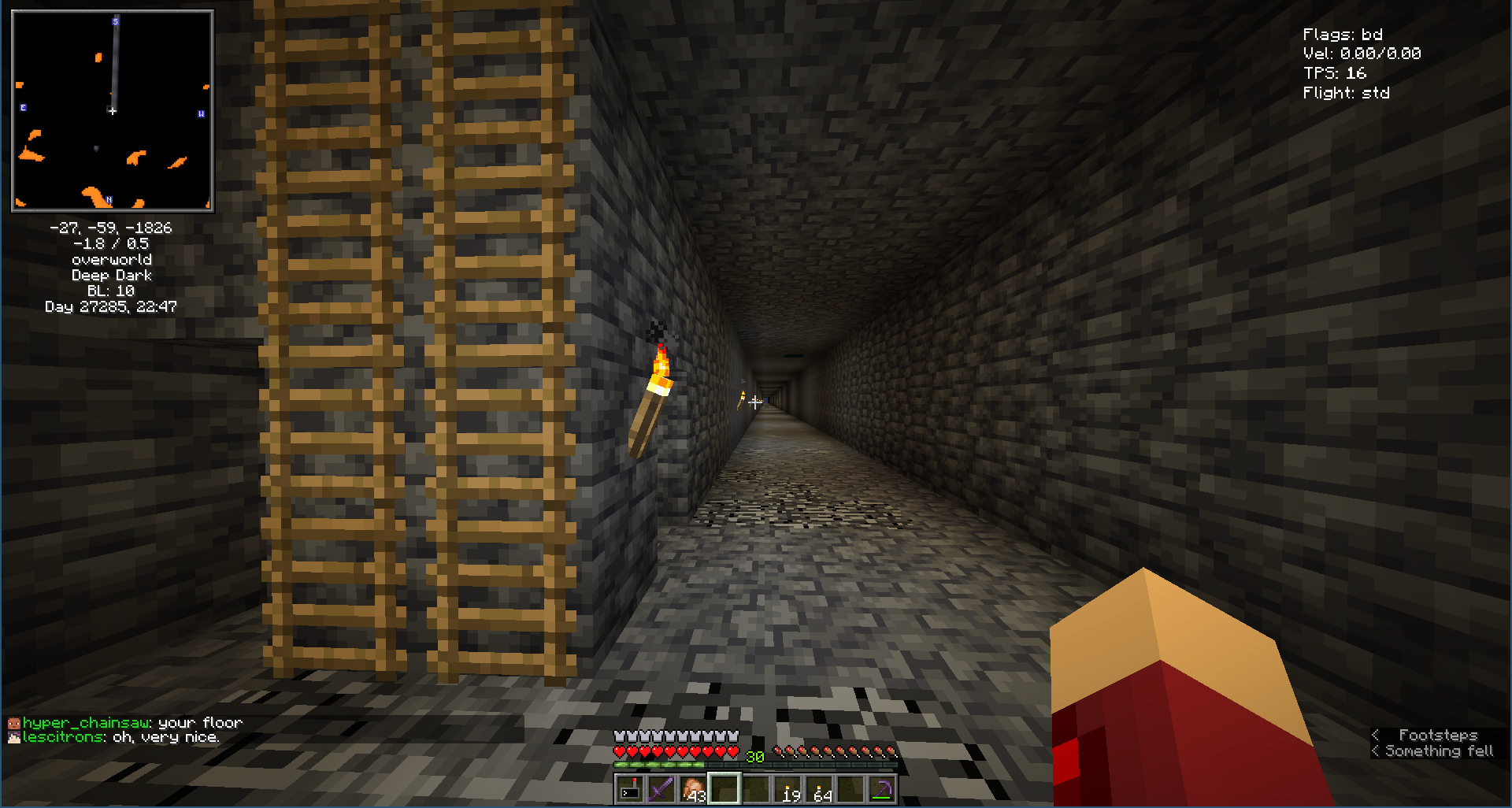
Task: Select the enchanted sword hotbar slot
Action: coord(661,788)
